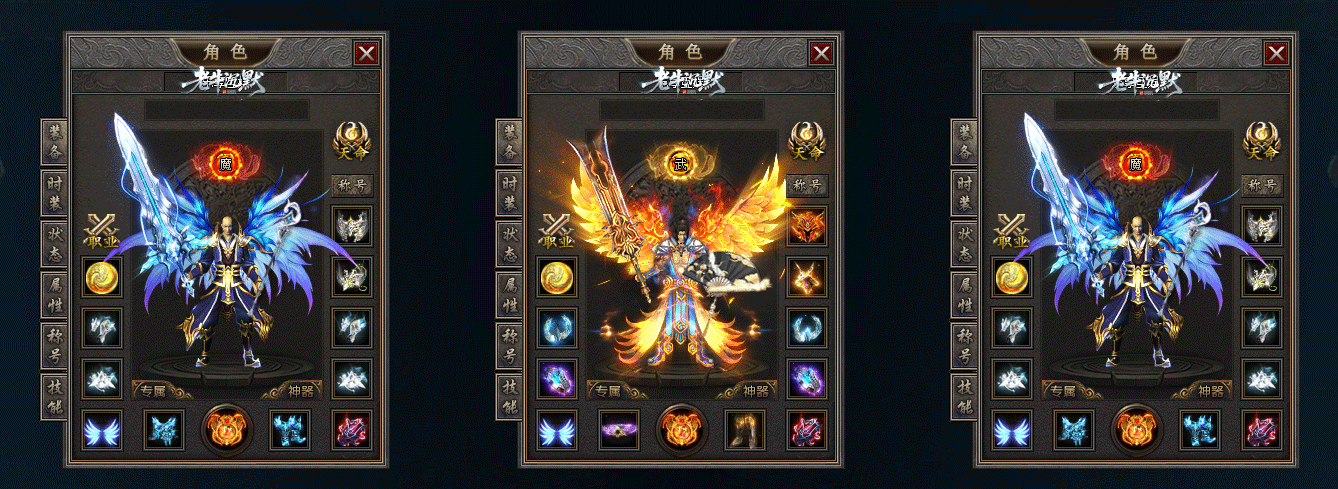Open 装备 tab on the 武 character panel

pos(510,143)
